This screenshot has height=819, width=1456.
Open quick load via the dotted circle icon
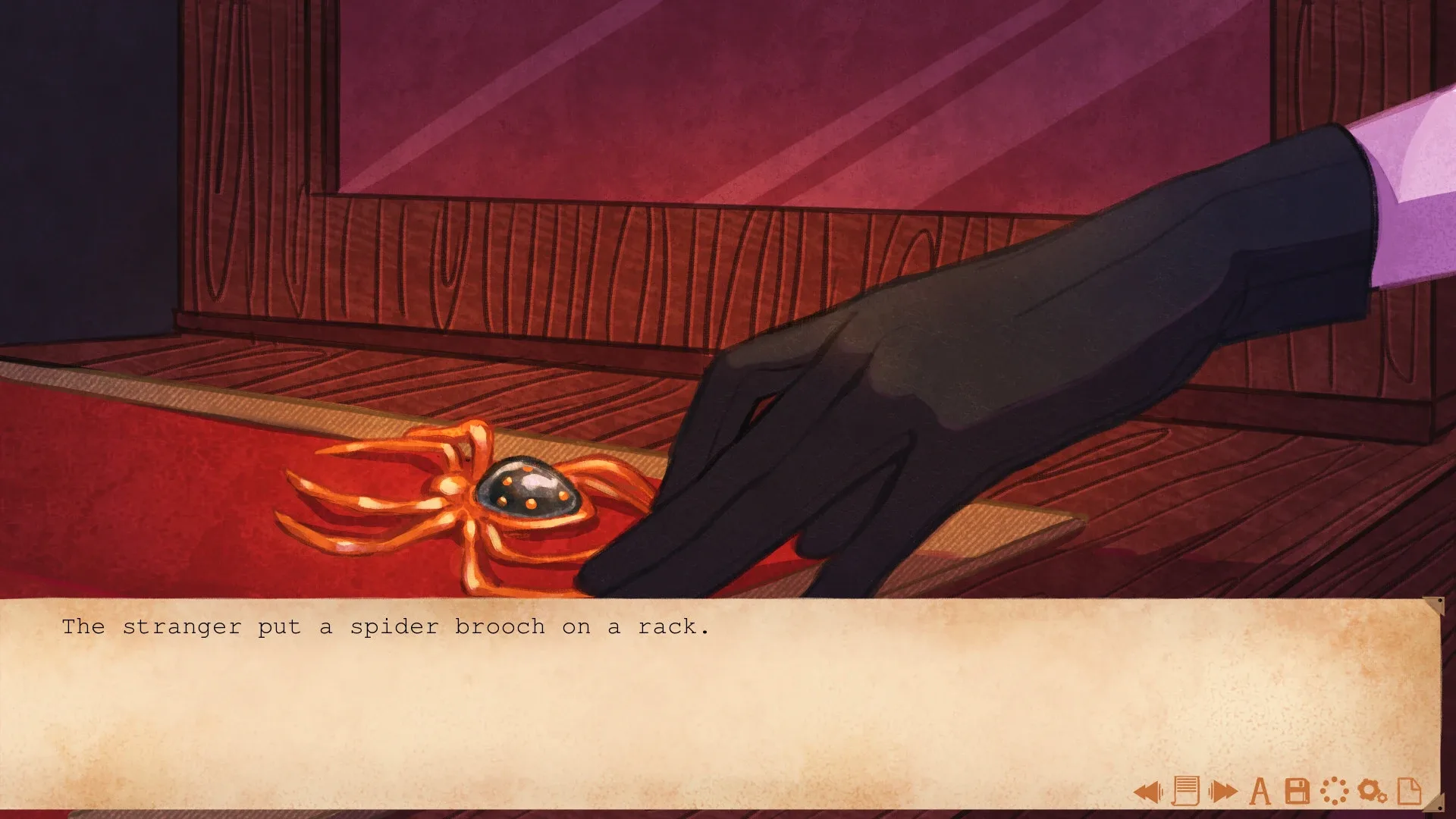pos(1335,790)
